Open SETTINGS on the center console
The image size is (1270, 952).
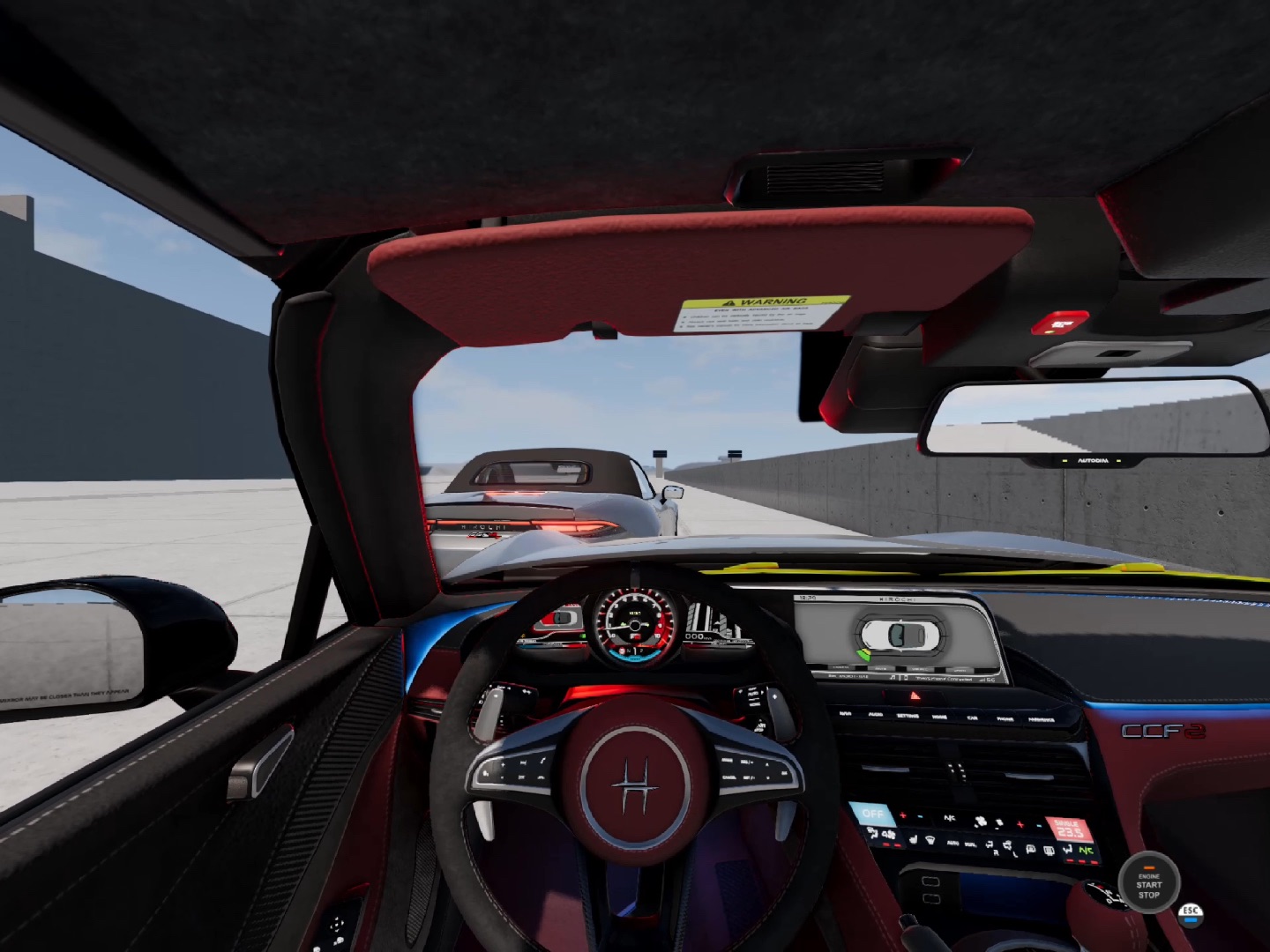click(x=908, y=716)
